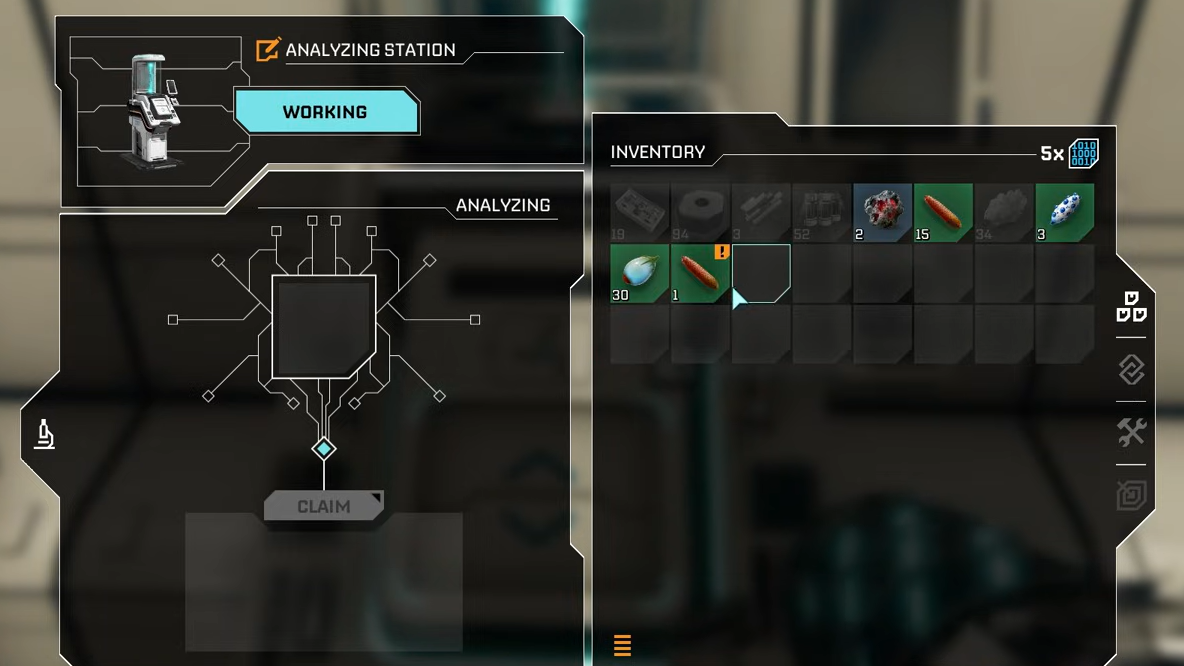Rename the Analyzing Station via edit icon
The image size is (1184, 666).
(268, 50)
